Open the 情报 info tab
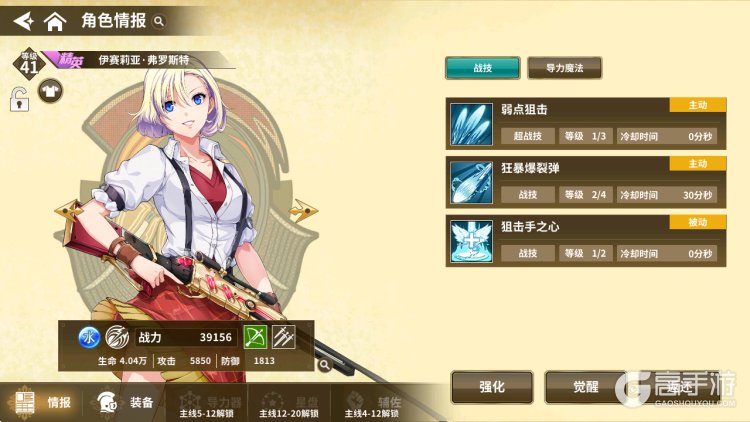 [x=45, y=403]
